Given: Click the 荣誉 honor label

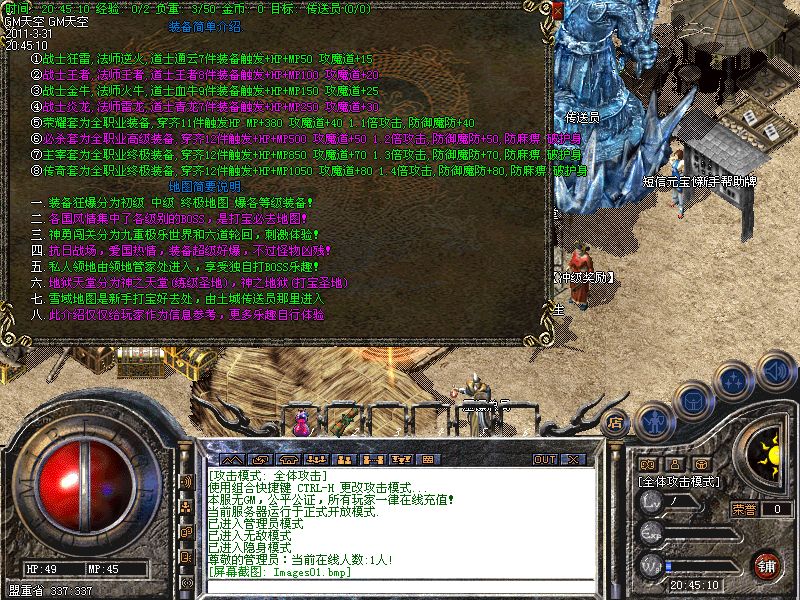Looking at the screenshot, I should coord(744,509).
